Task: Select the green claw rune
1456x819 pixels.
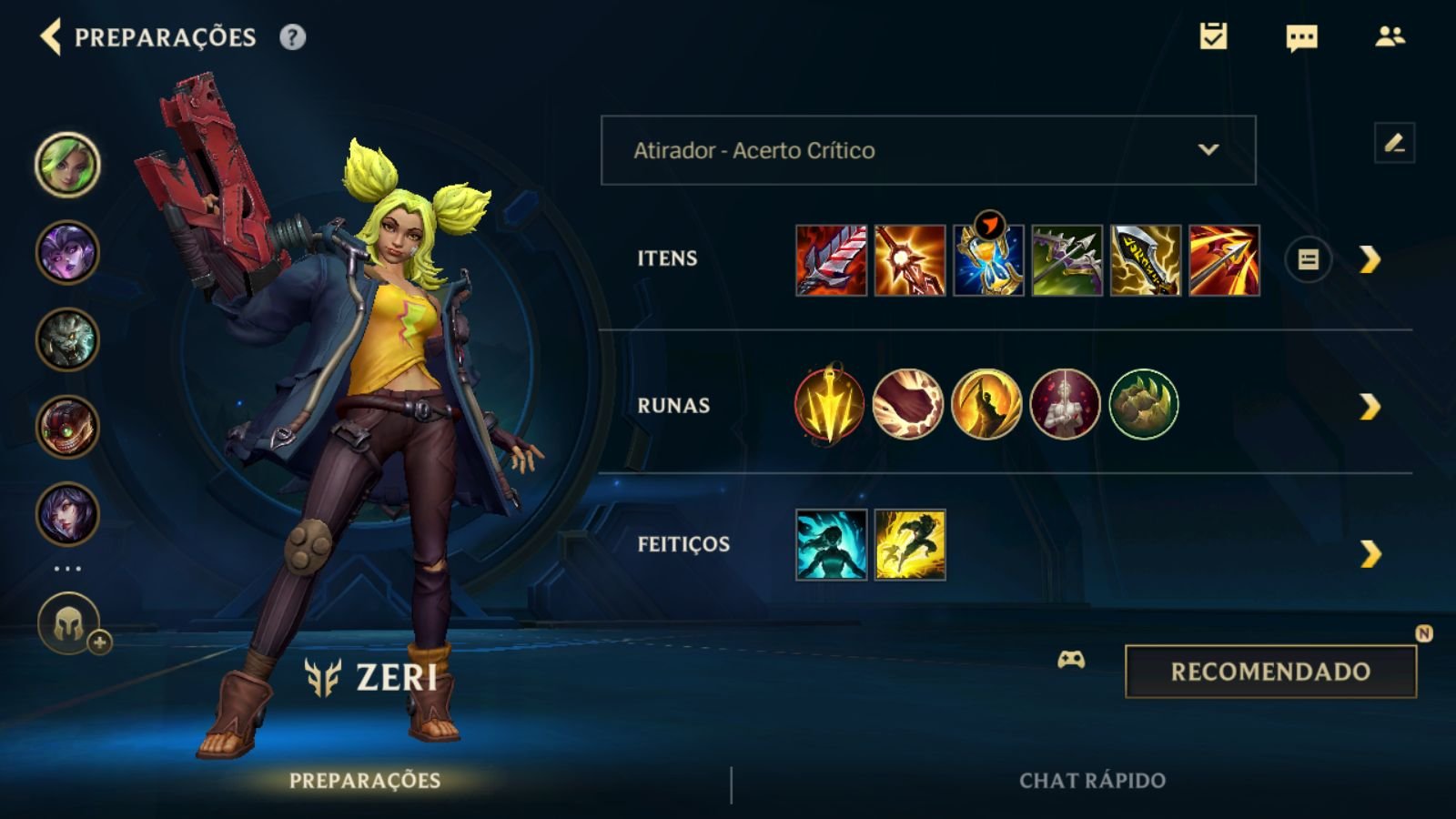Action: coord(1144,404)
